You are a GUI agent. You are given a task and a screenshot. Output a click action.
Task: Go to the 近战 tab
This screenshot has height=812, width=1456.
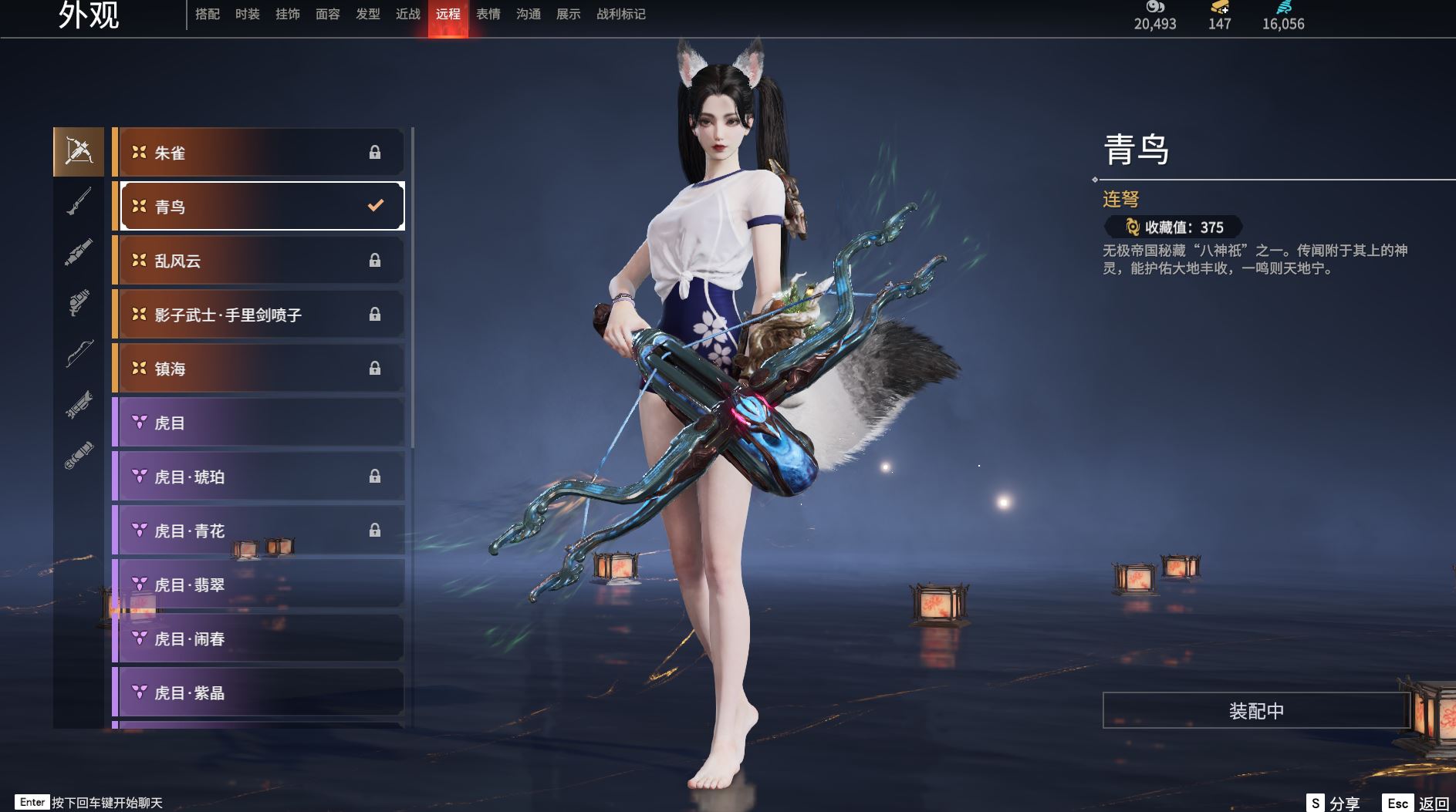point(408,14)
